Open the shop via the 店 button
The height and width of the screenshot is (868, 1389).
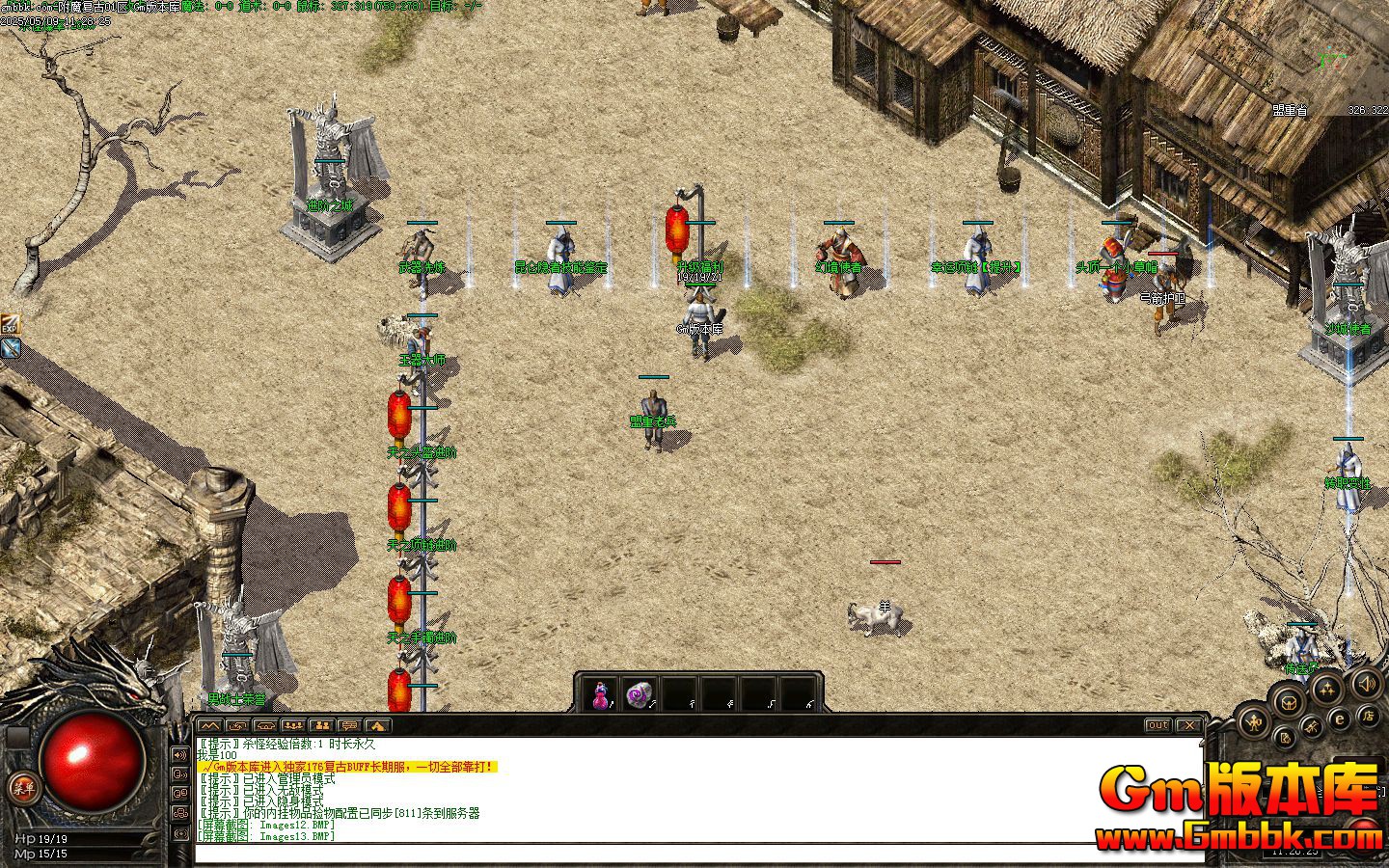coord(1368,716)
